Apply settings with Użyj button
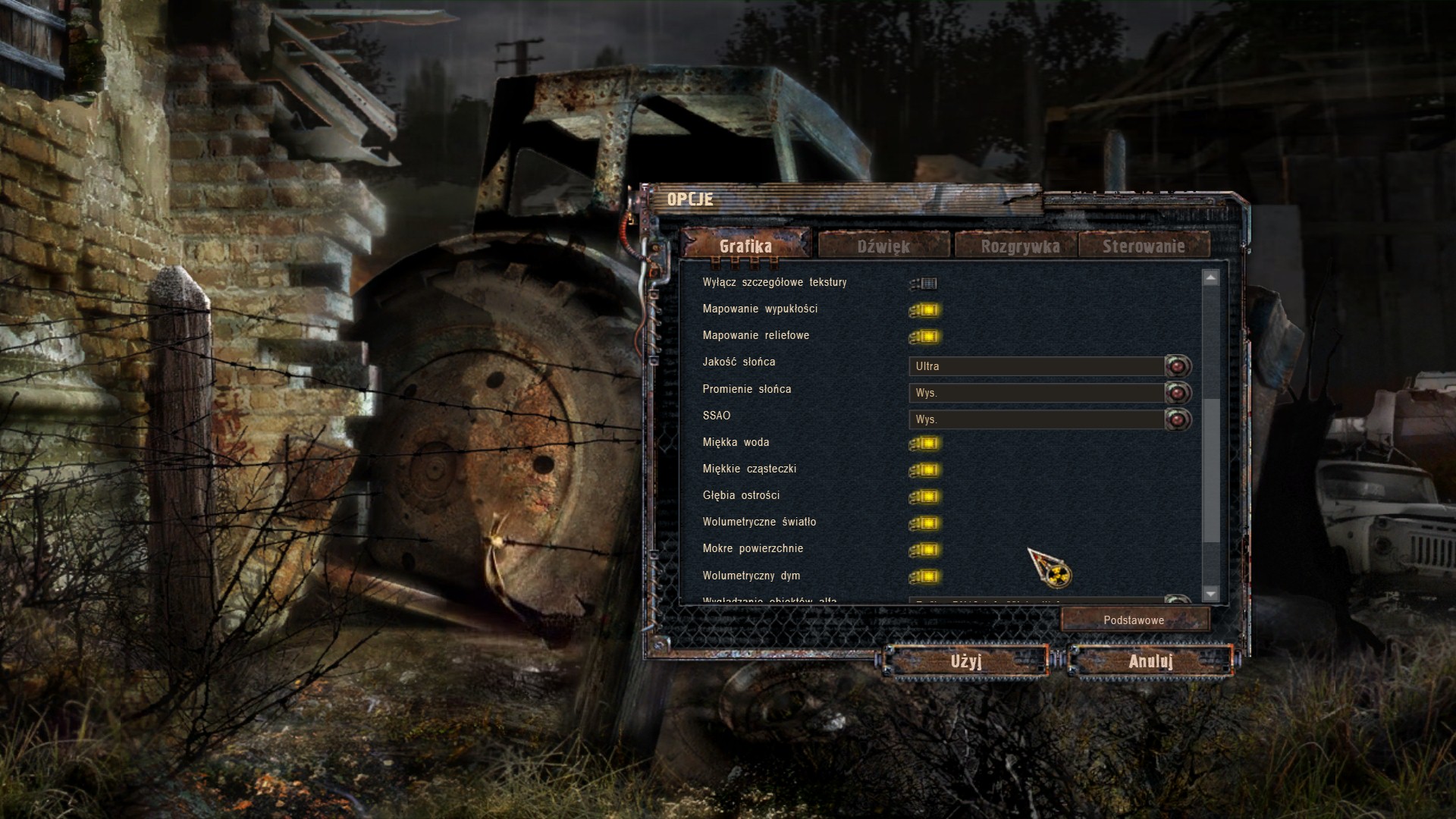Viewport: 1456px width, 819px height. [x=966, y=661]
